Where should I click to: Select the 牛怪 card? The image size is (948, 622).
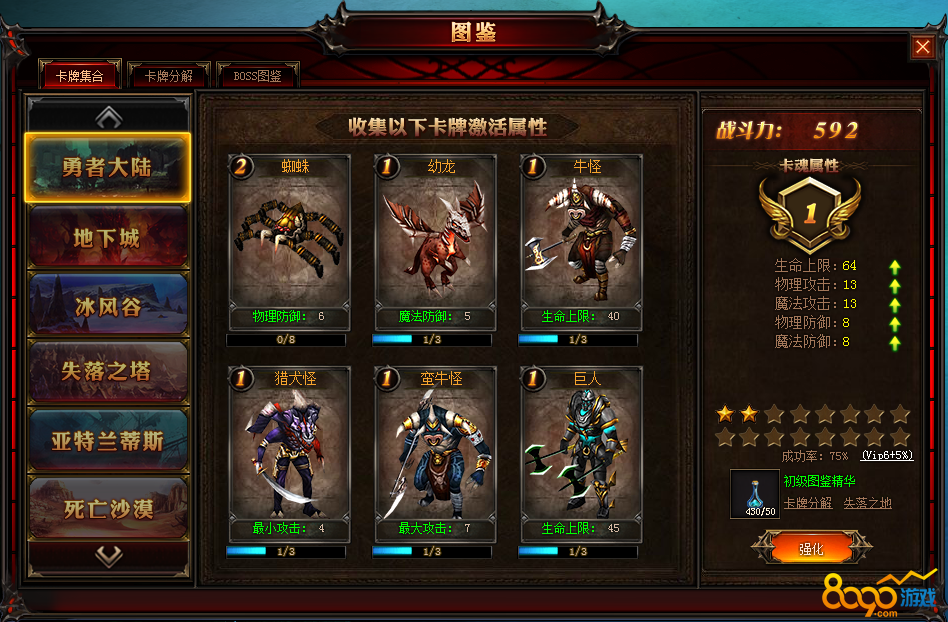tap(581, 242)
